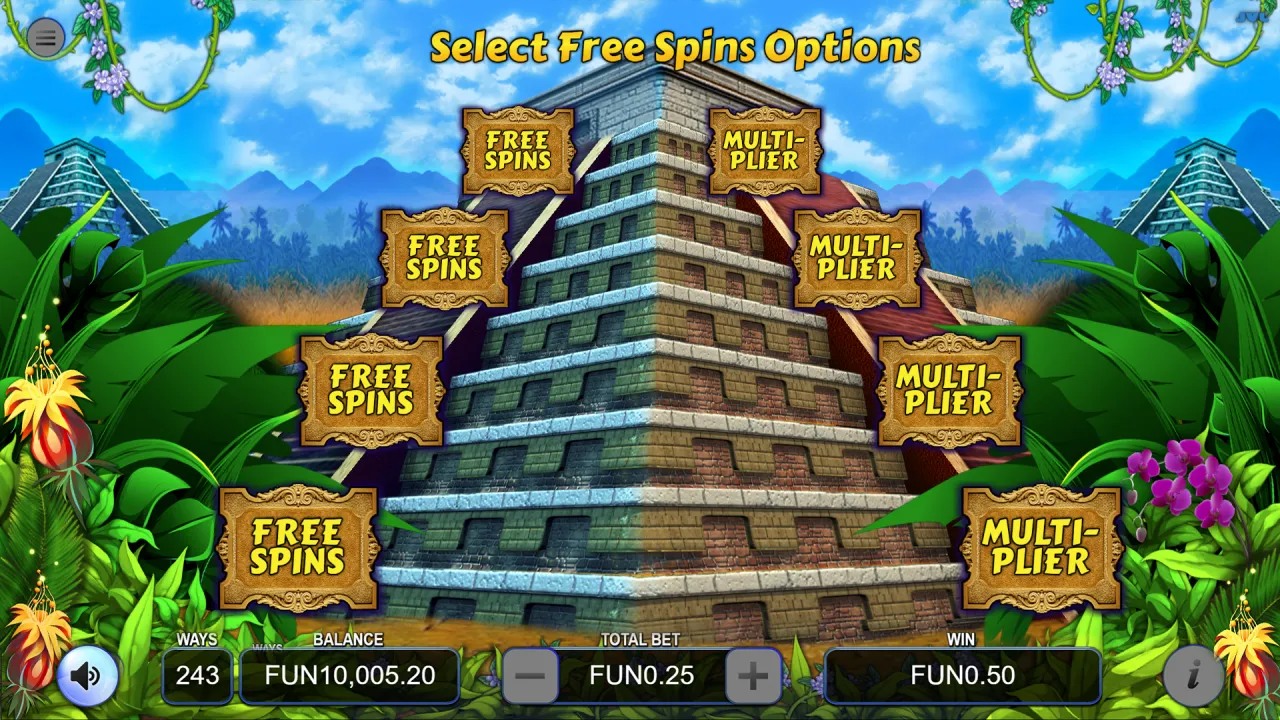Toggle the sound speaker button
Viewport: 1280px width, 720px height.
[87, 676]
